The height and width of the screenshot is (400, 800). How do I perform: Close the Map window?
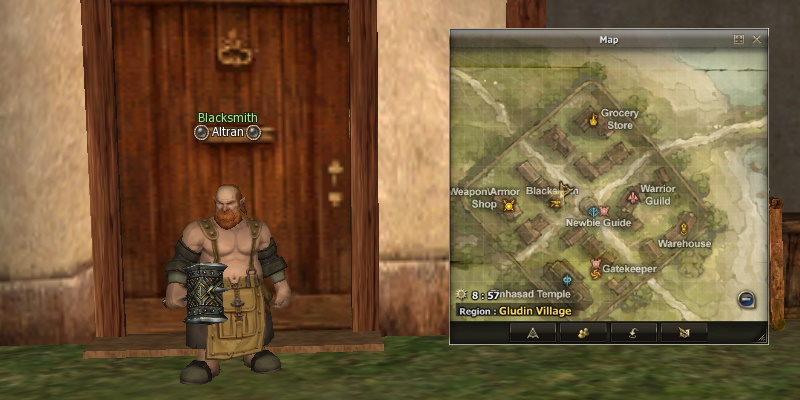(x=757, y=39)
